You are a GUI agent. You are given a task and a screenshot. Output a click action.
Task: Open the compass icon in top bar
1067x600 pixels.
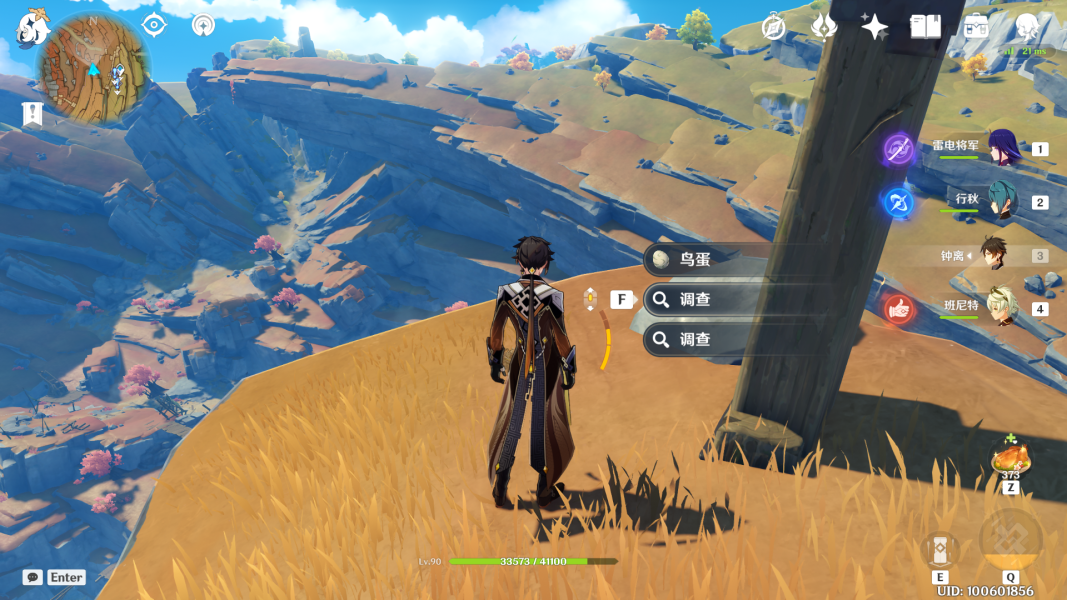pyautogui.click(x=773, y=27)
